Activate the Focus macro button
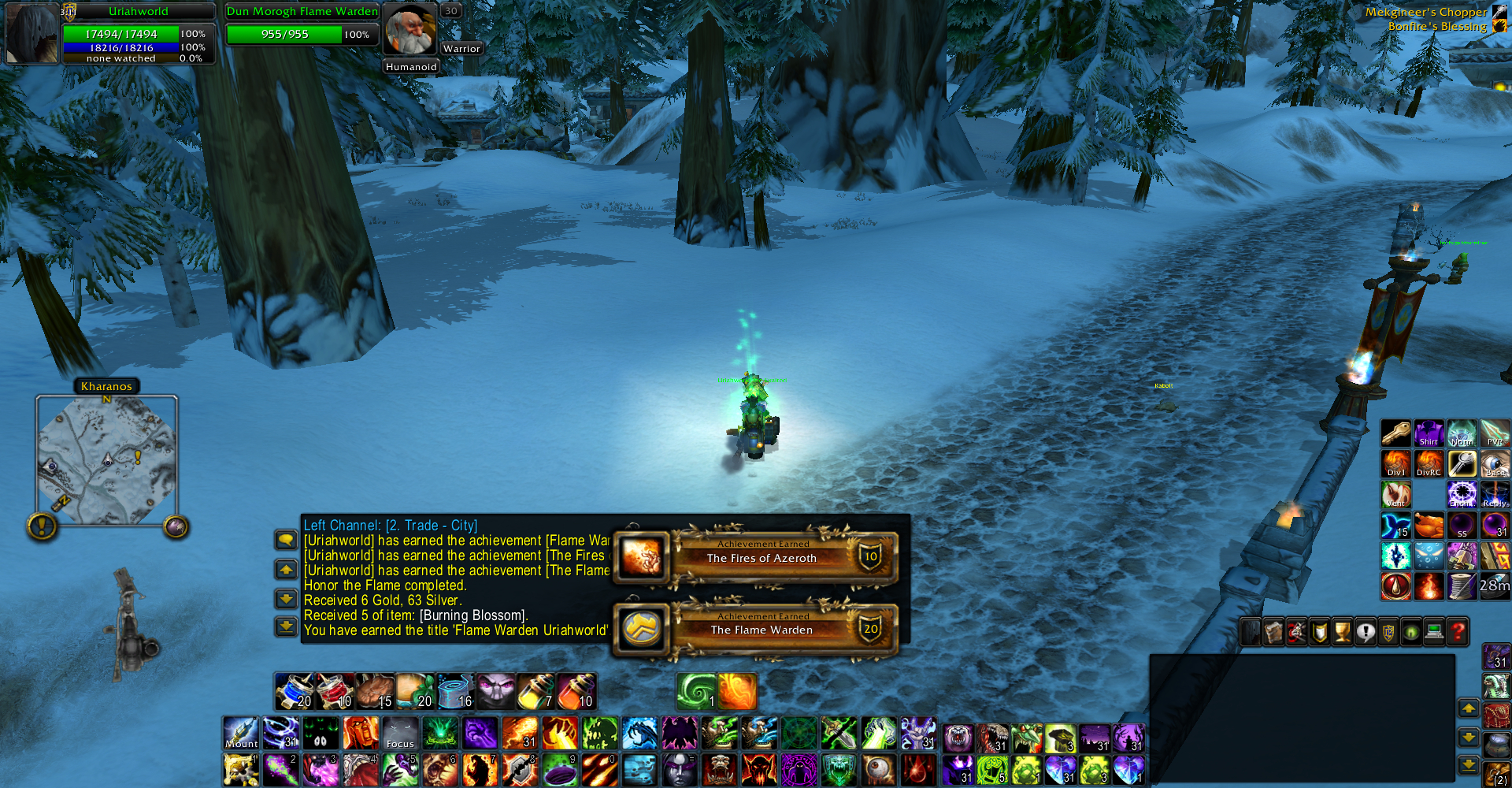 (x=400, y=733)
